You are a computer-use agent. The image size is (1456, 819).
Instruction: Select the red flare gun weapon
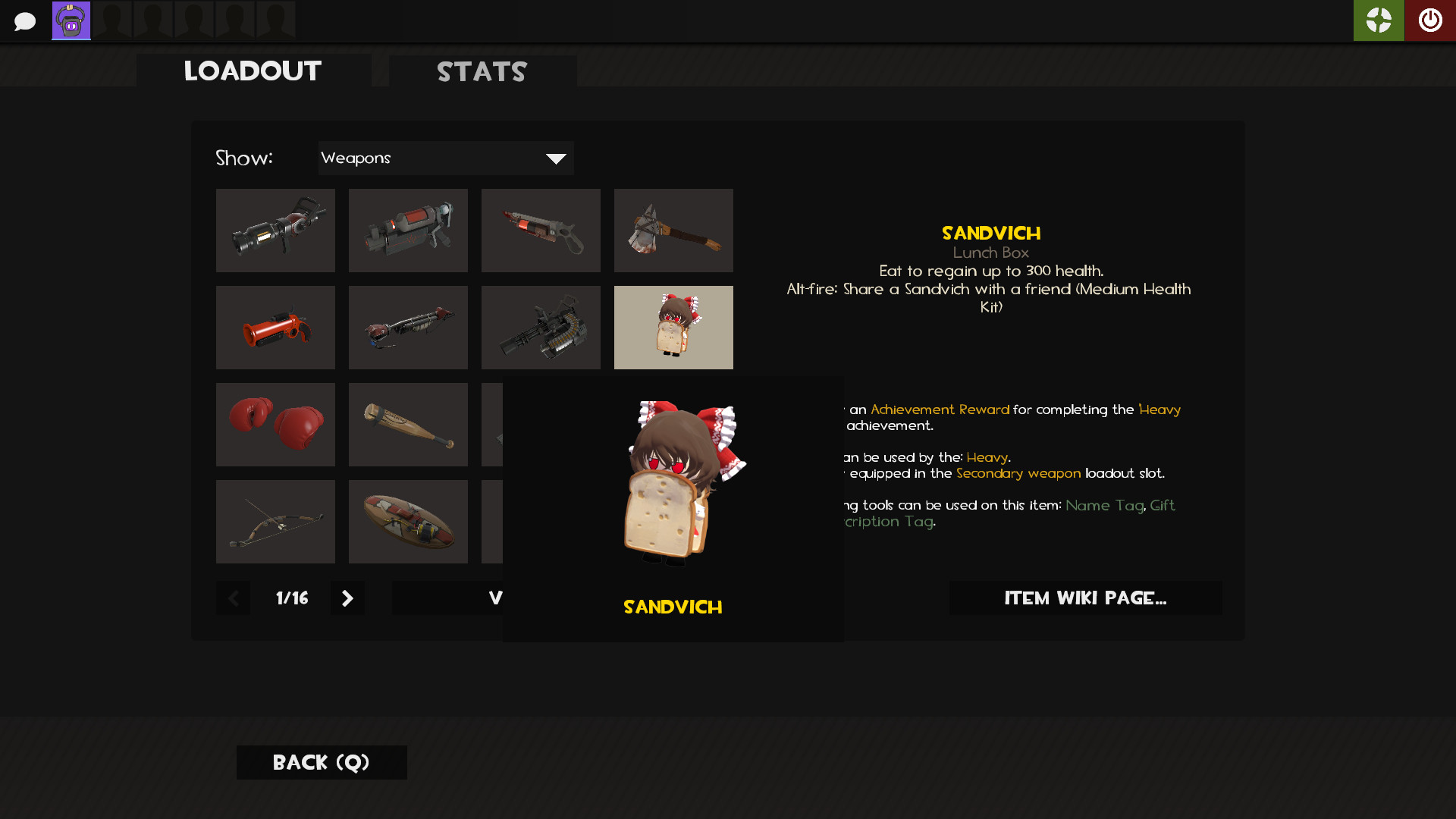click(275, 327)
